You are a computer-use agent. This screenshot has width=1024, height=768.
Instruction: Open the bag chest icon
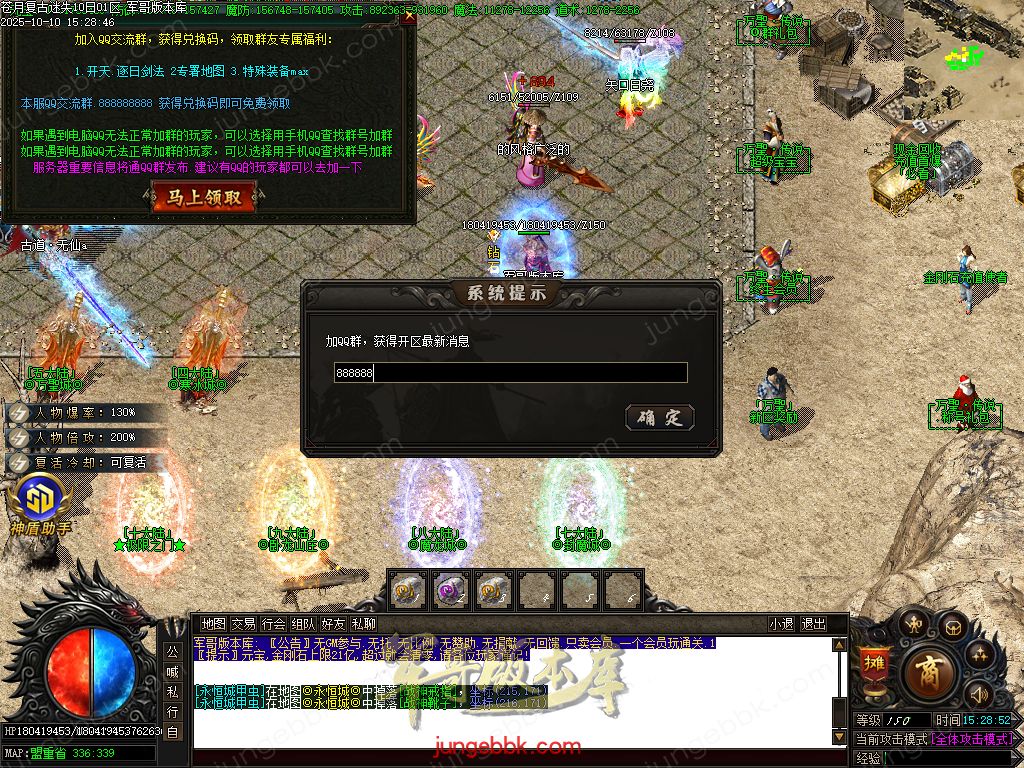coord(952,627)
